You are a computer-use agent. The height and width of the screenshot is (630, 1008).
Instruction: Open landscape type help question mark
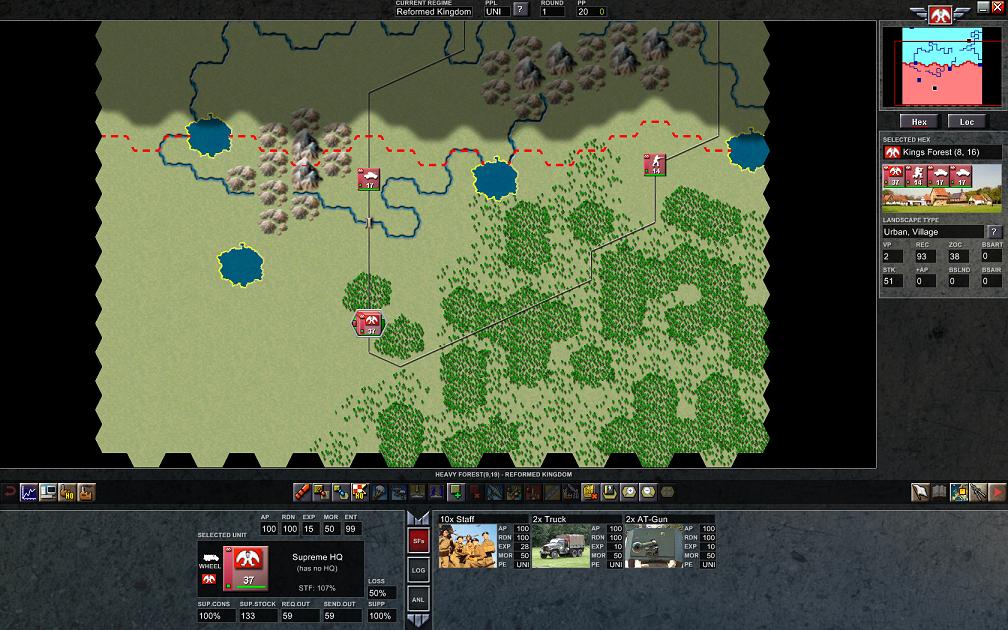994,232
